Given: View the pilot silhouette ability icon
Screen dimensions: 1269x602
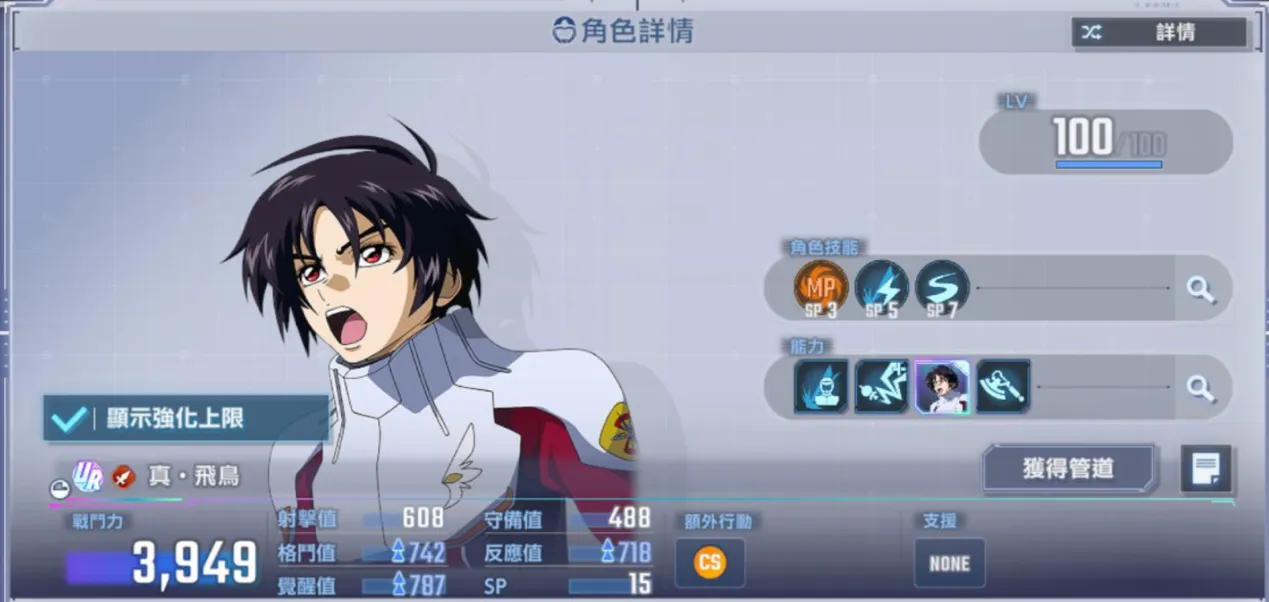Looking at the screenshot, I should [x=821, y=386].
